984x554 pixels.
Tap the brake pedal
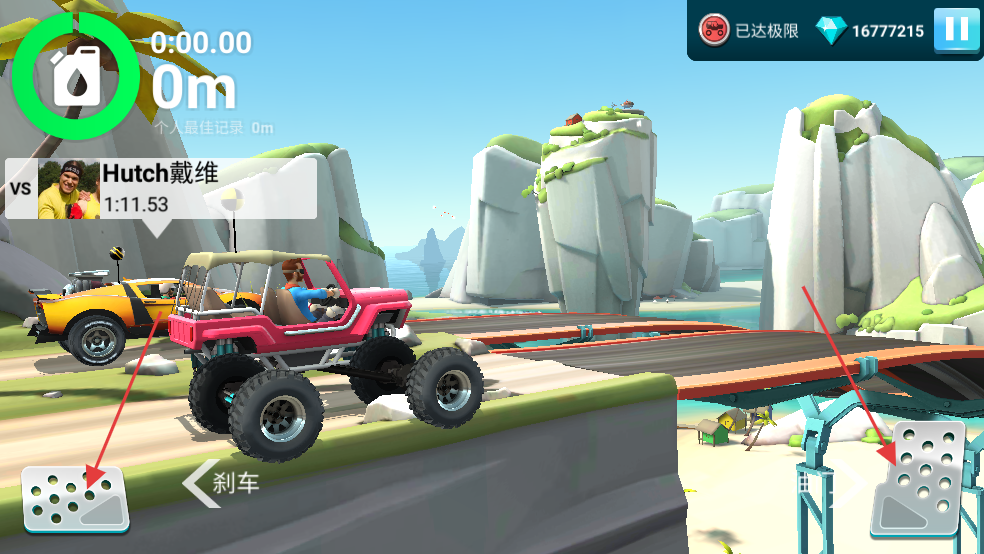[x=76, y=498]
